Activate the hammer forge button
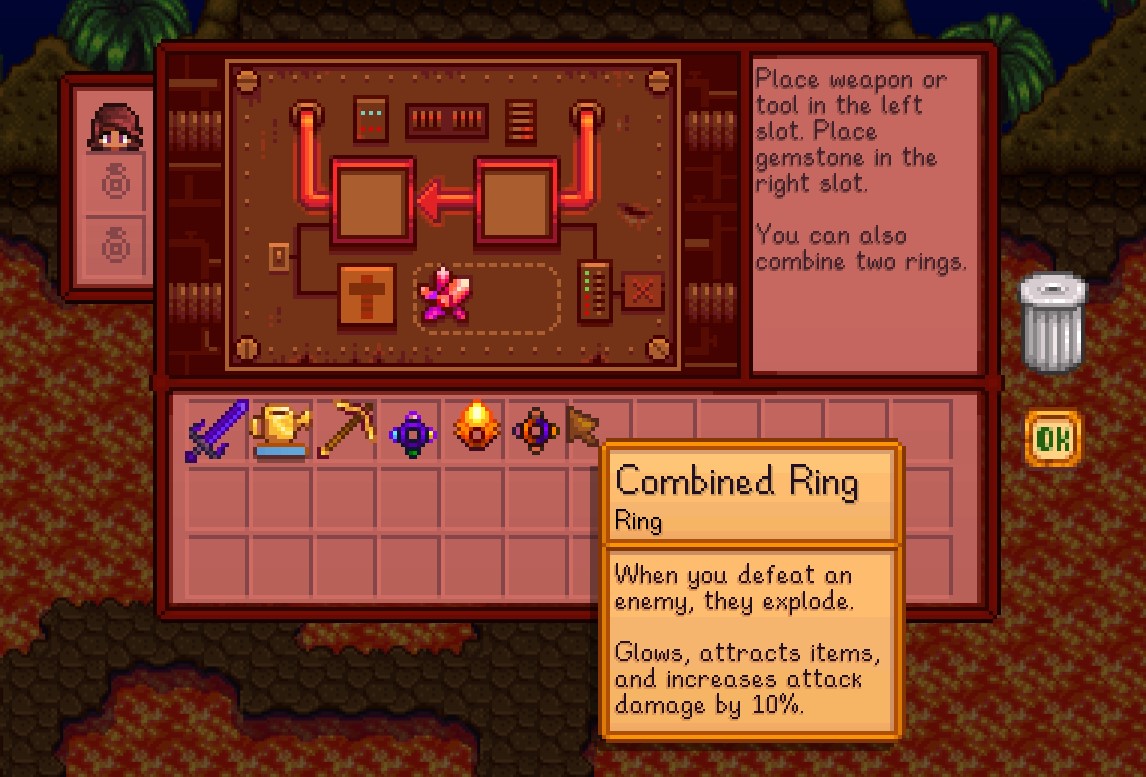Viewport: 1146px width, 777px height. pyautogui.click(x=367, y=296)
